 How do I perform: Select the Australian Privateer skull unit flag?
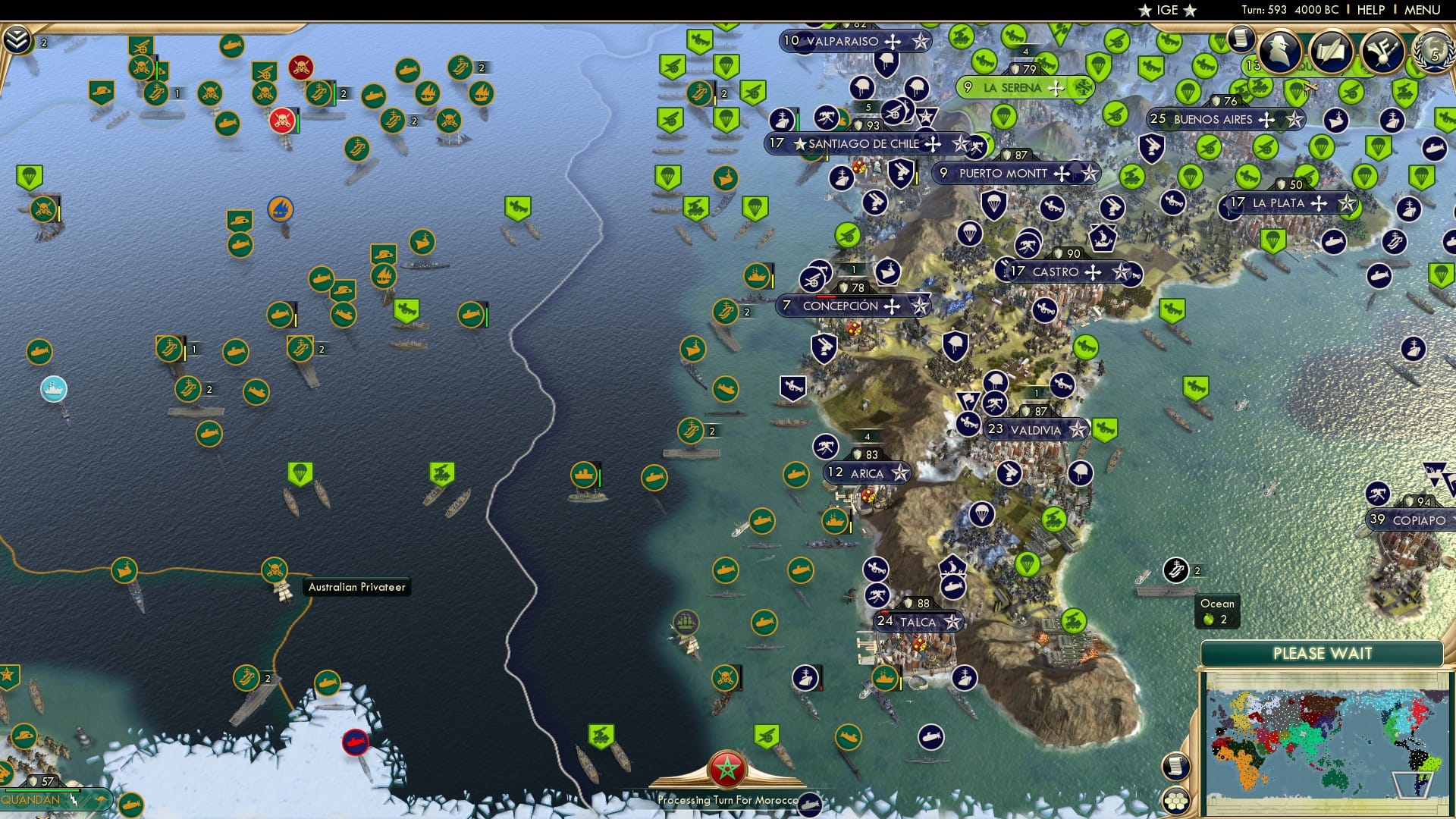[x=276, y=570]
